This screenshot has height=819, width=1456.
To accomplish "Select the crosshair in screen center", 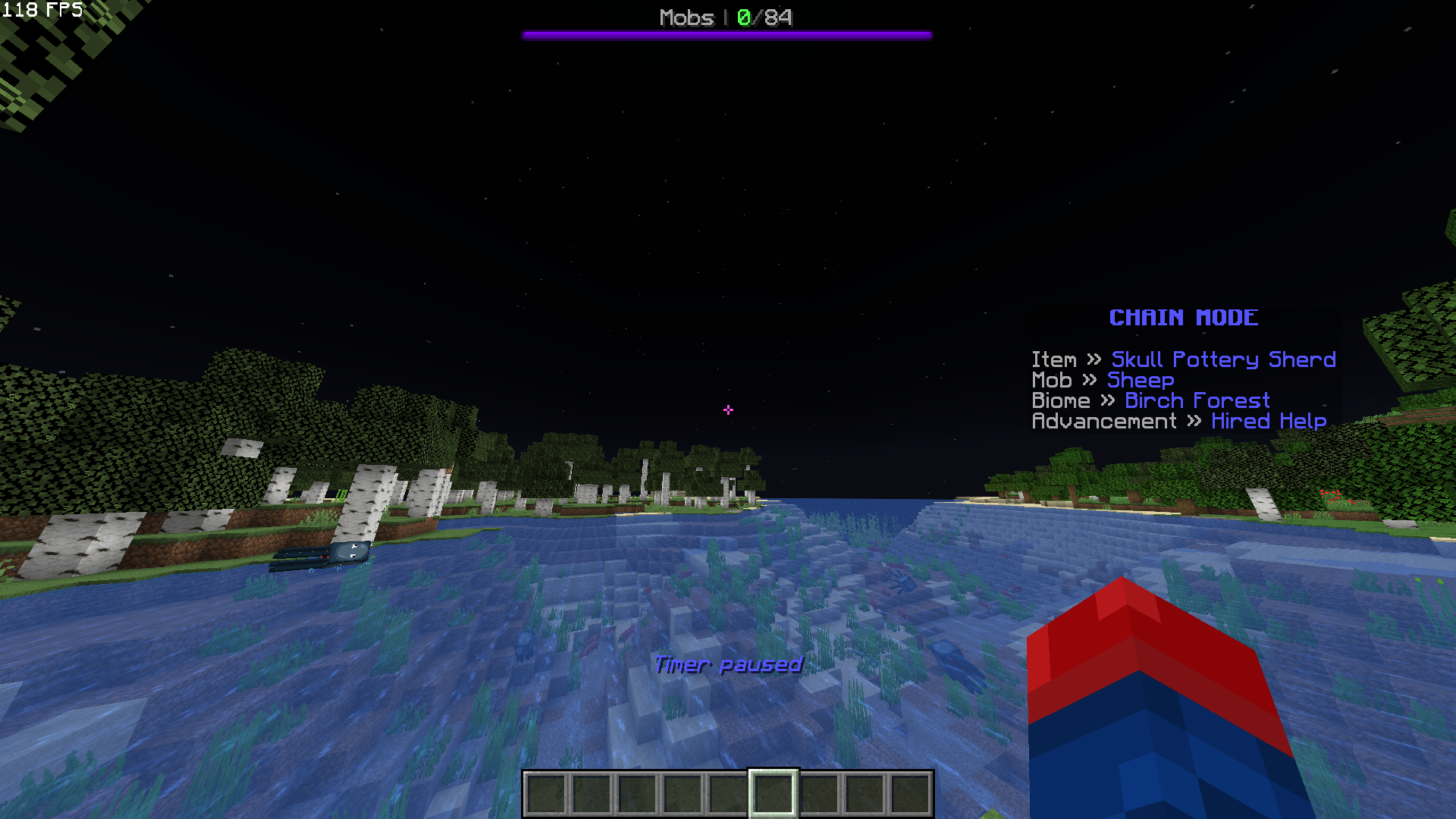I will pyautogui.click(x=728, y=409).
